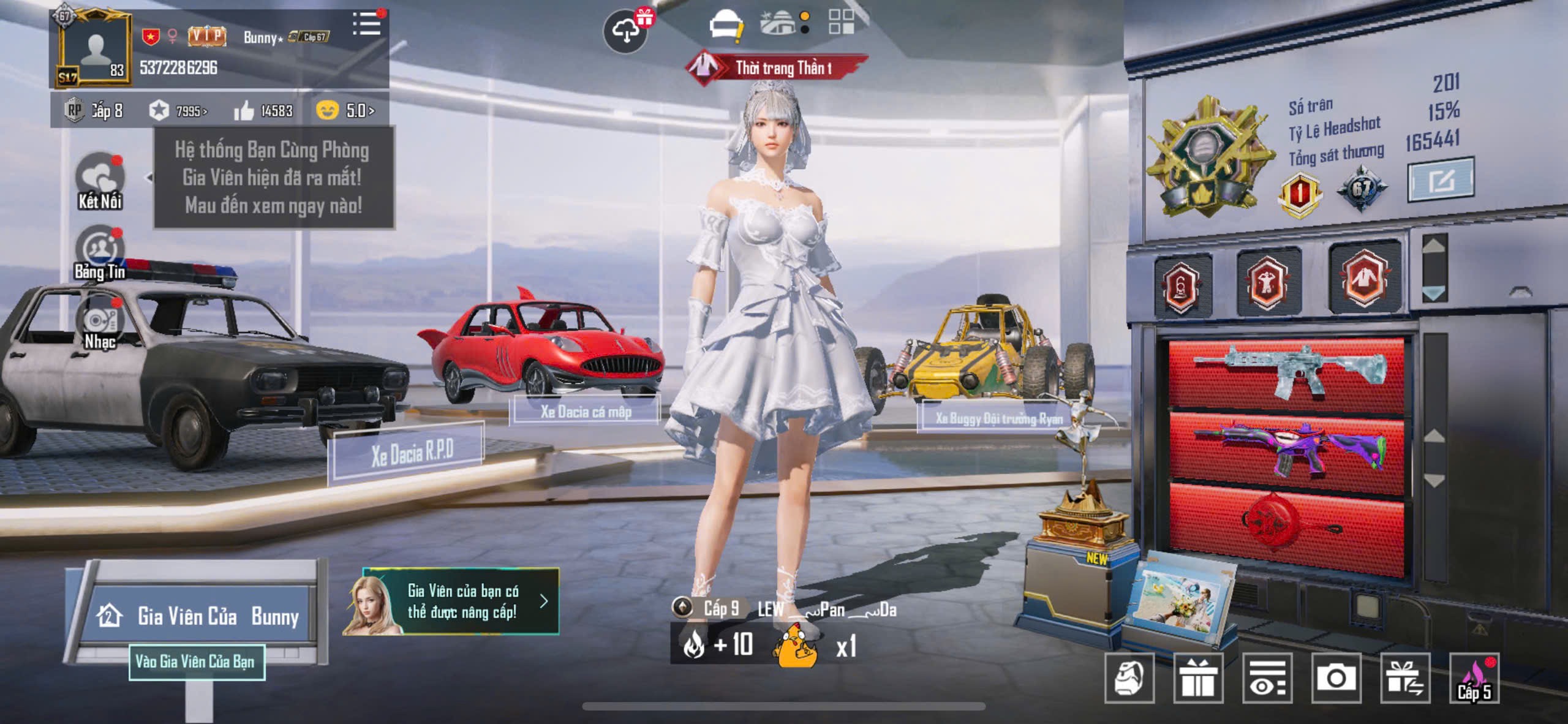The width and height of the screenshot is (1568, 724).
Task: Open the gift exchange arrows button
Action: pyautogui.click(x=1405, y=678)
